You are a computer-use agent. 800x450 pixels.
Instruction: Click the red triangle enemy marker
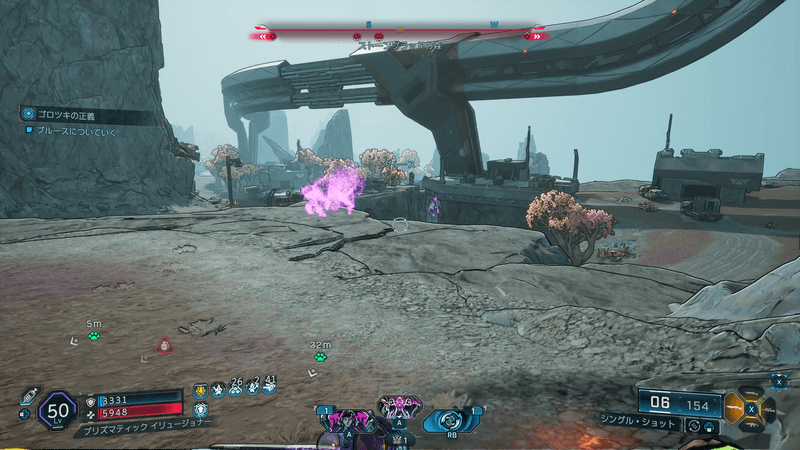point(161,345)
